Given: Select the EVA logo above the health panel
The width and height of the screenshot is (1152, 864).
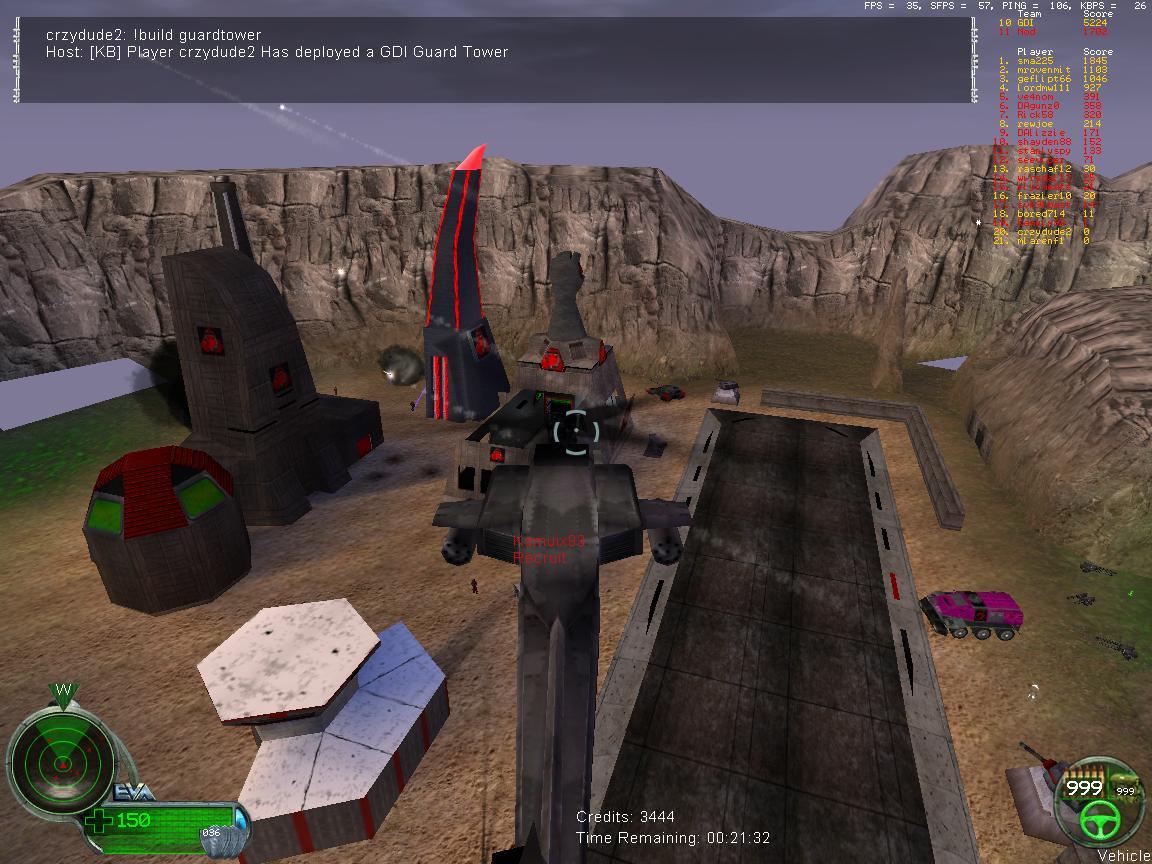Looking at the screenshot, I should 134,792.
